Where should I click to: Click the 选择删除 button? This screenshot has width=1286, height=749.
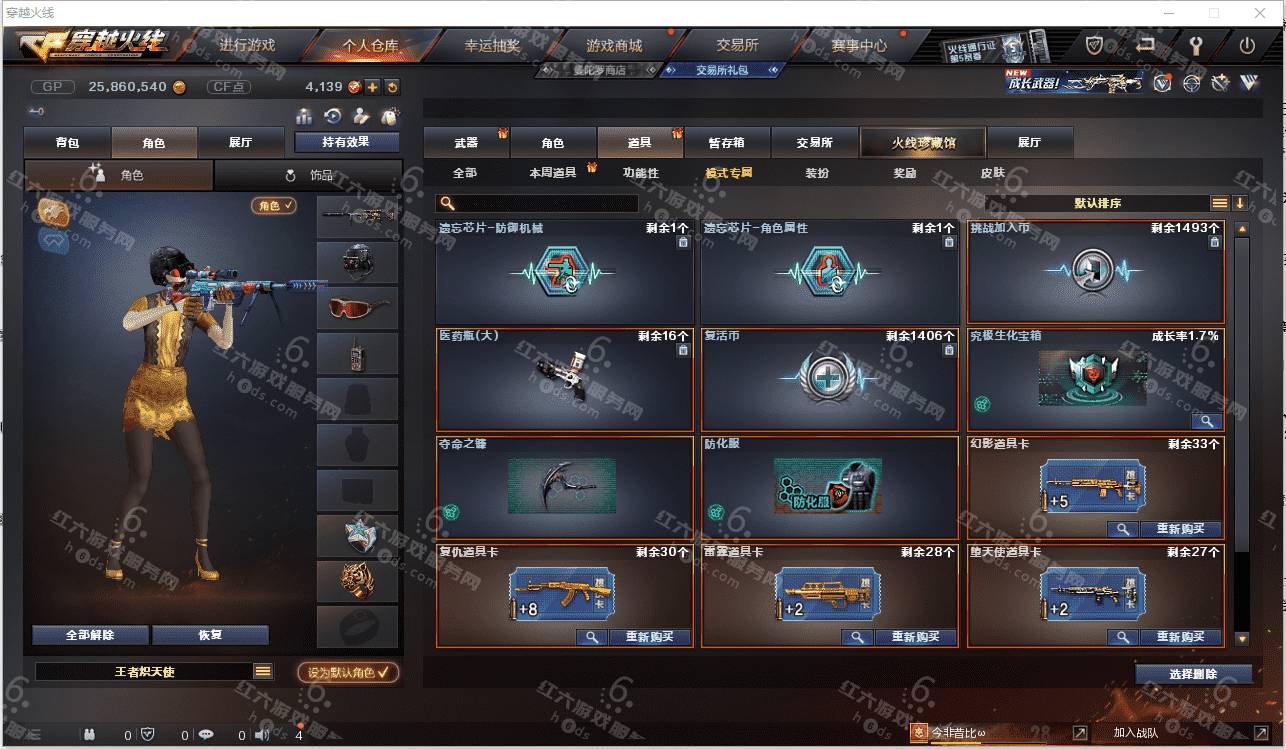(x=1192, y=674)
